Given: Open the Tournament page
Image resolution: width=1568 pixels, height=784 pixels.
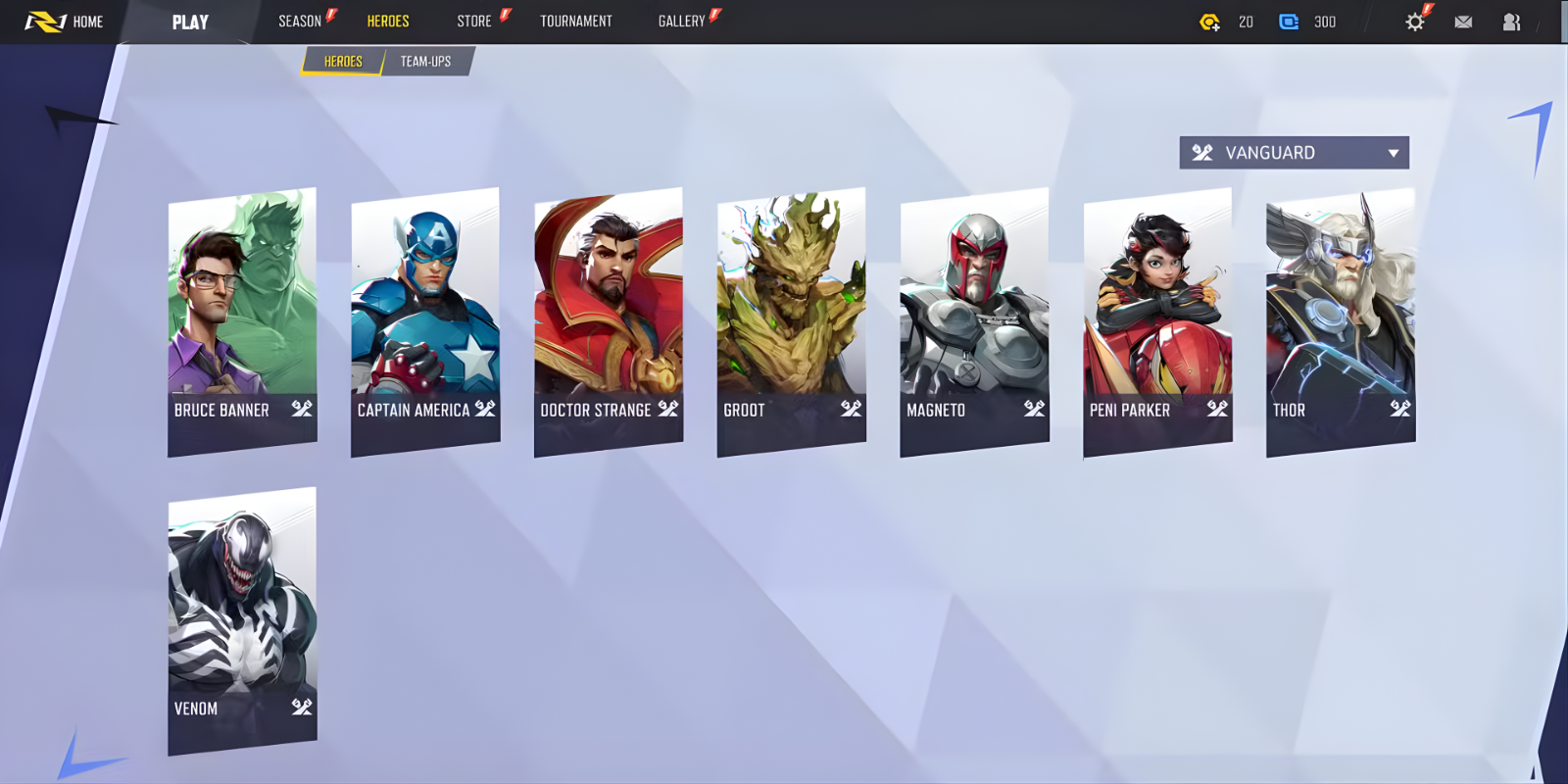Looking at the screenshot, I should click(x=576, y=21).
